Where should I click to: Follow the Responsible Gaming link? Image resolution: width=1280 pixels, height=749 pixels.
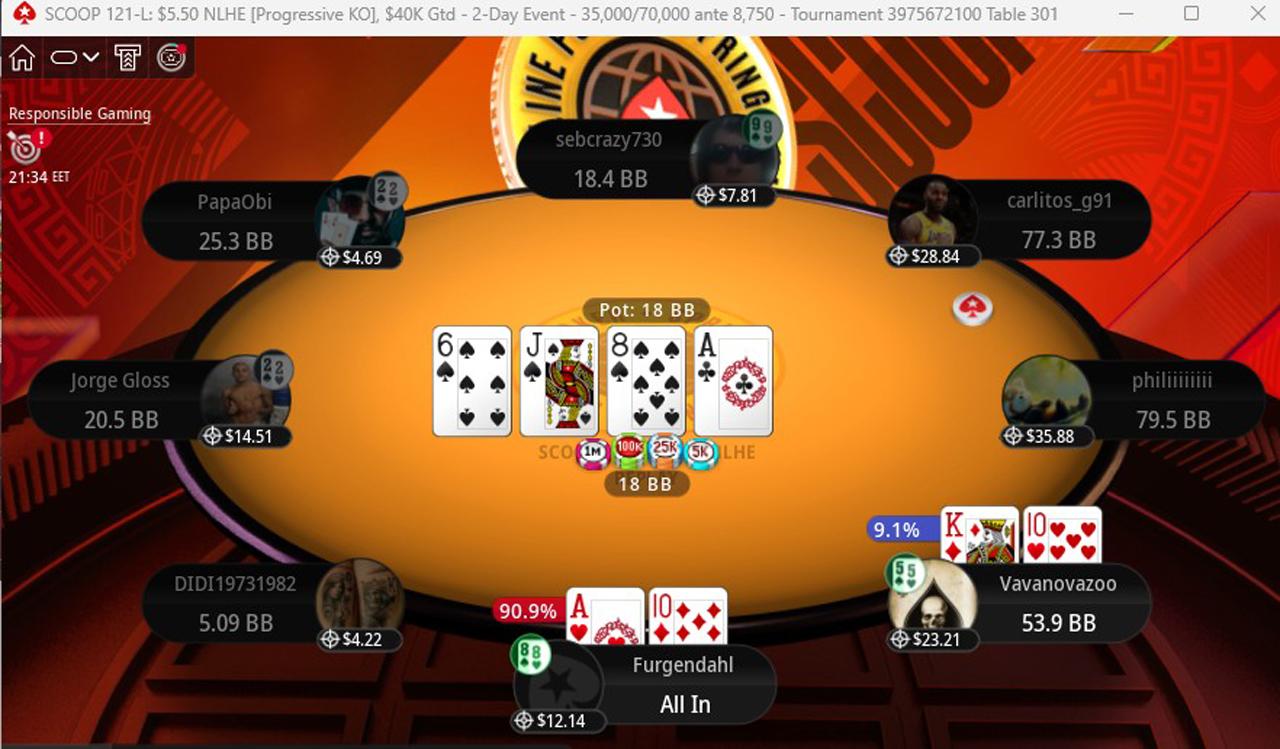(x=80, y=114)
